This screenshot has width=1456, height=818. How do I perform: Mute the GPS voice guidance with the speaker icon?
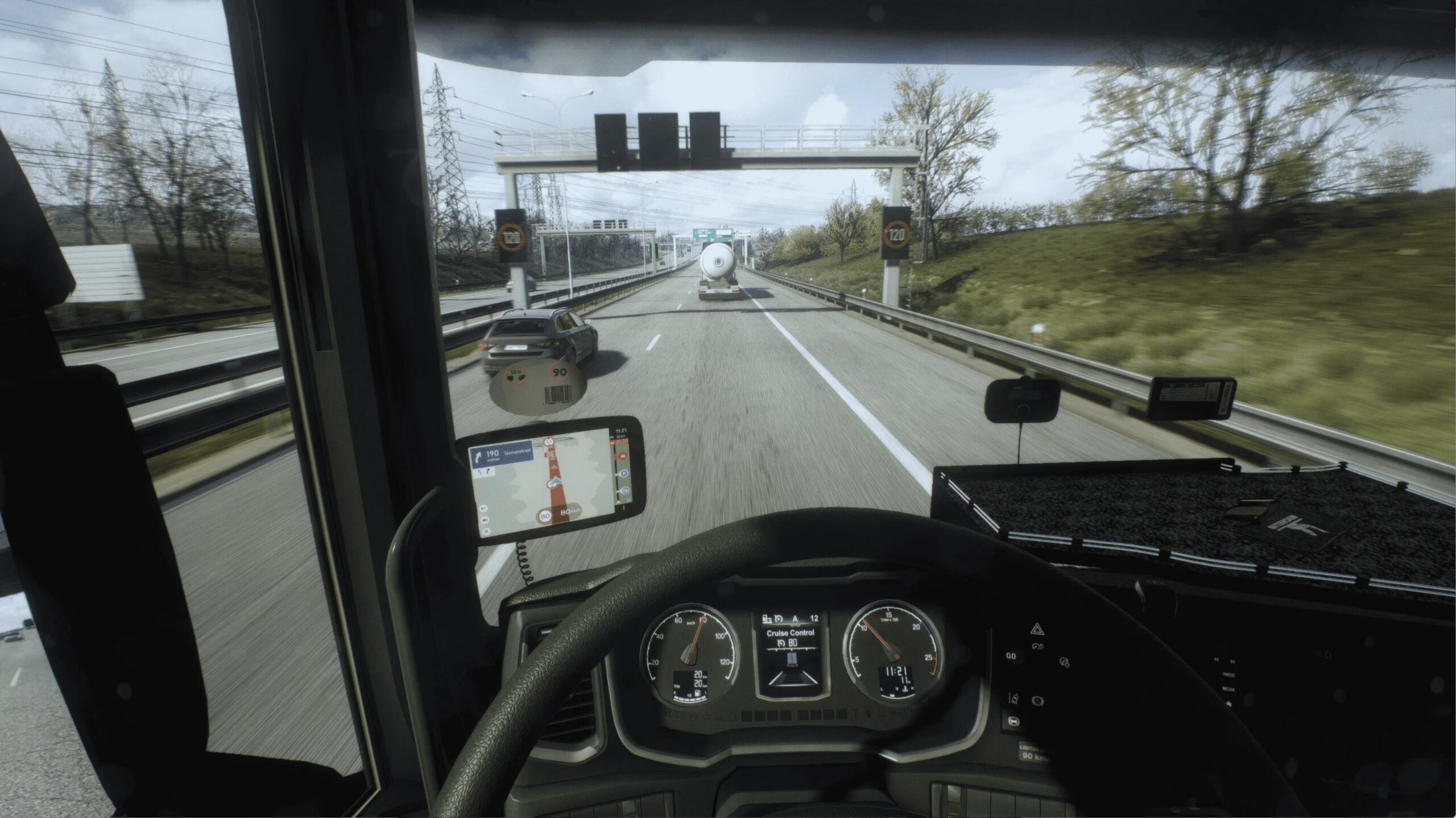(485, 520)
